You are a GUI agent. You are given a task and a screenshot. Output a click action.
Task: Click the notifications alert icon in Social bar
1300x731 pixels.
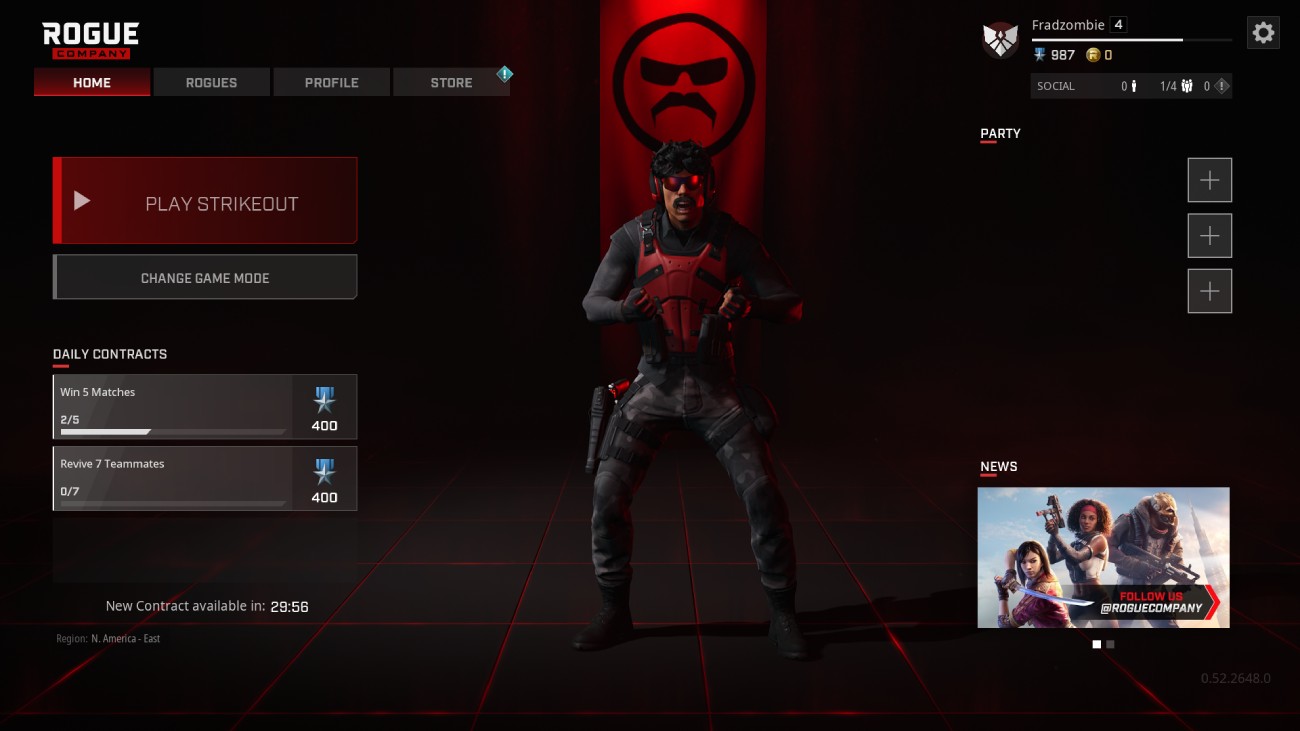tap(1219, 86)
